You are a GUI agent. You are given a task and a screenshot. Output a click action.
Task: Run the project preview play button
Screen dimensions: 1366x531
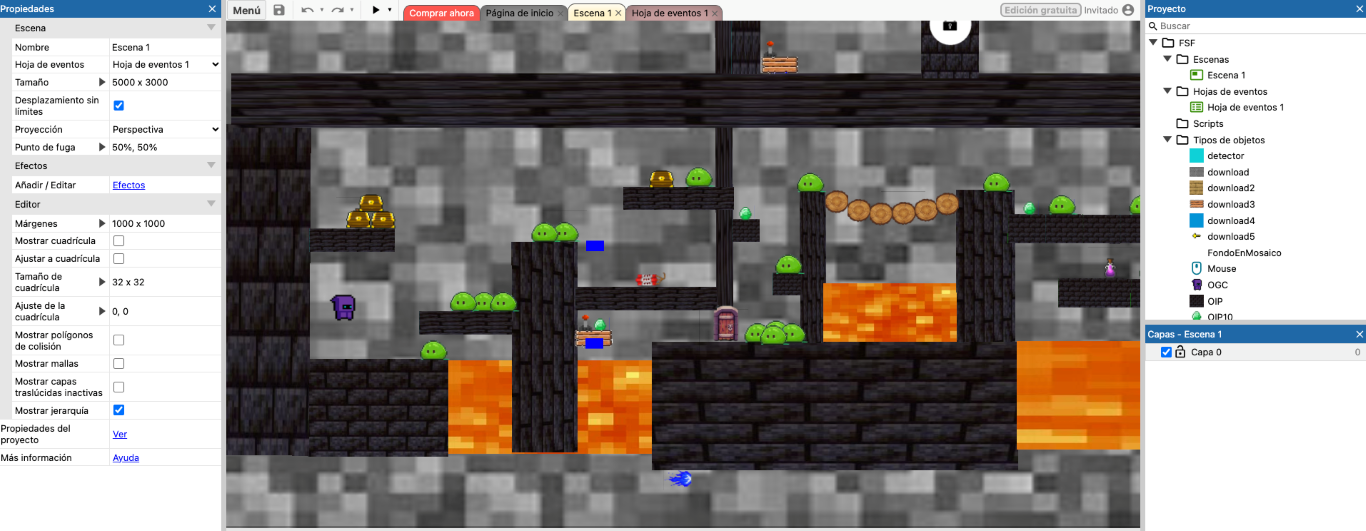coord(376,10)
